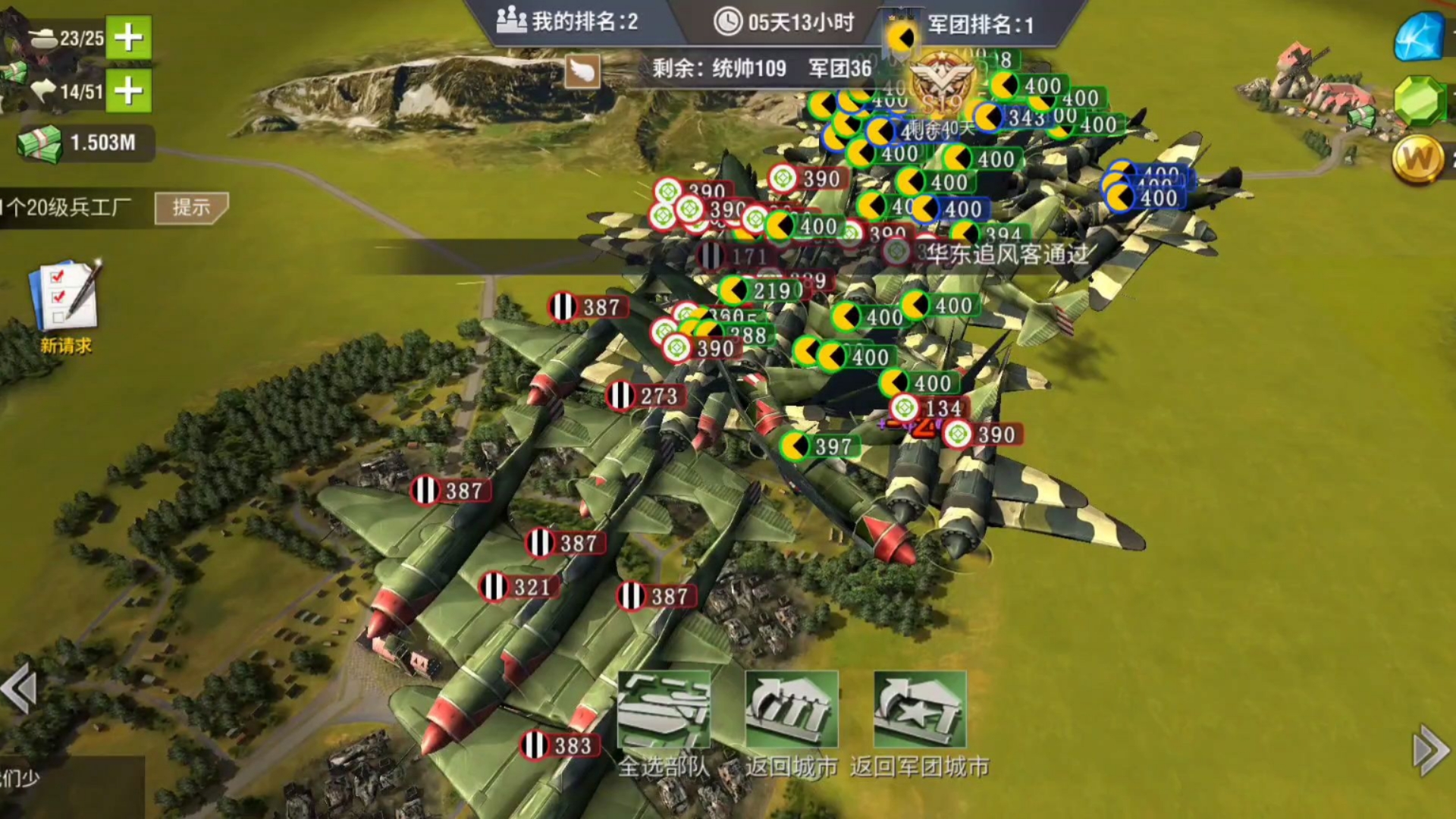
Task: Expand the left side panel arrow
Action: pyautogui.click(x=20, y=689)
